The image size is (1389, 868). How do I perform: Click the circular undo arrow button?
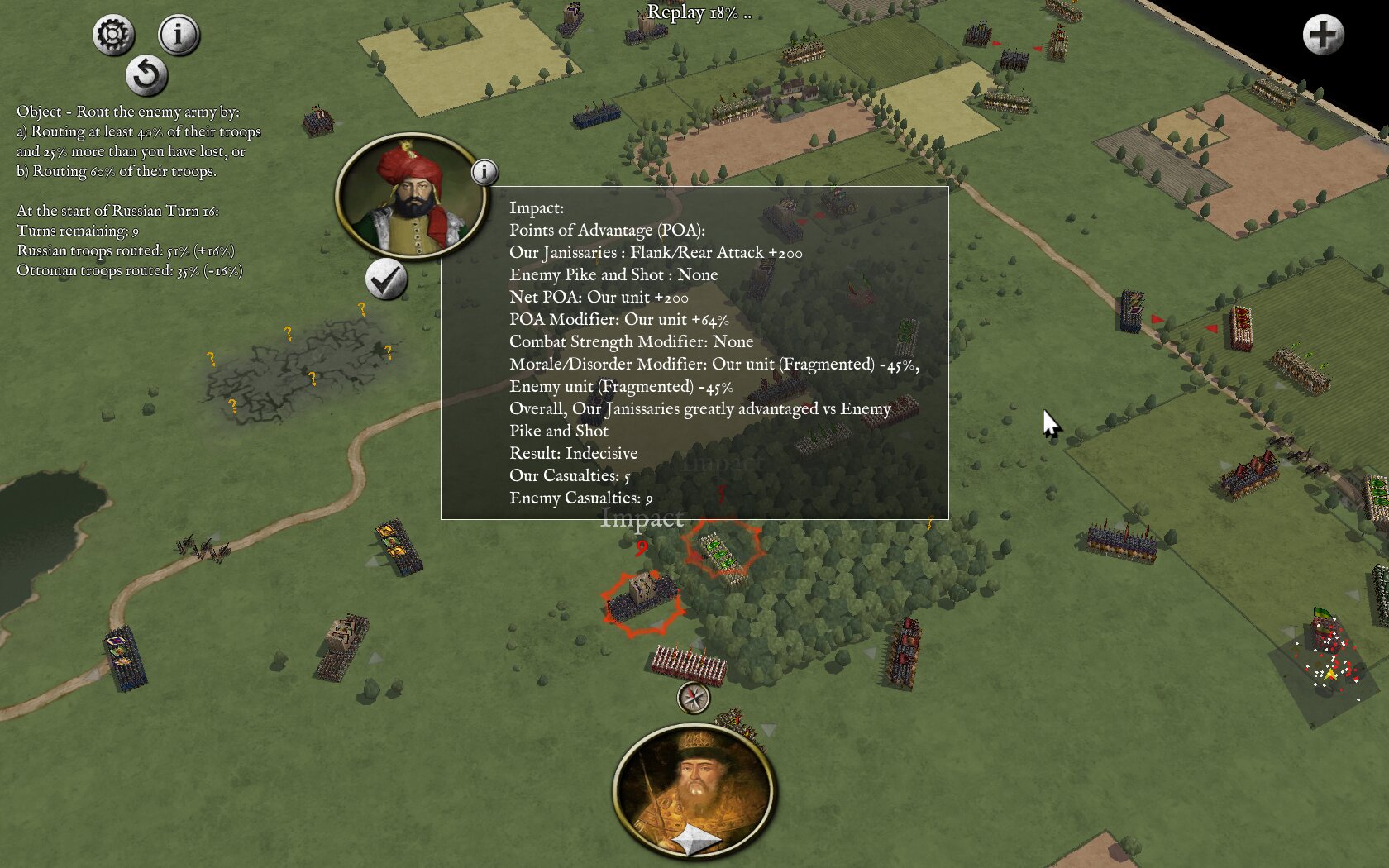click(x=146, y=75)
